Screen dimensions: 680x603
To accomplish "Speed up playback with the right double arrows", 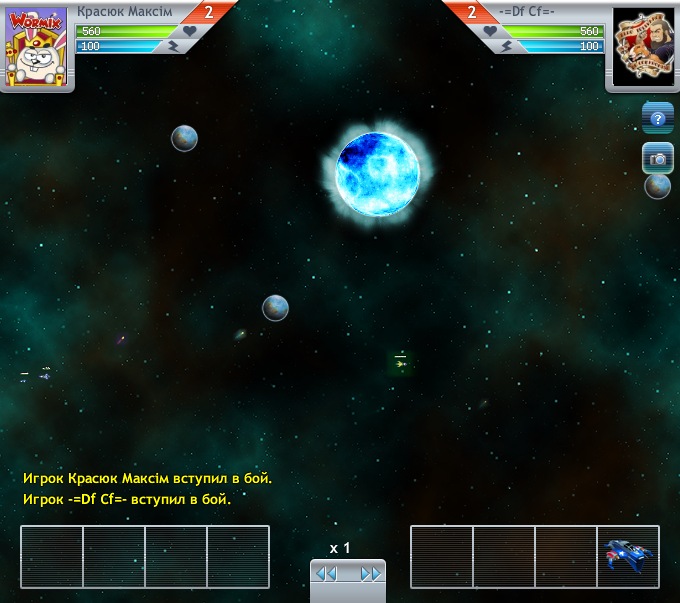I will (x=371, y=574).
